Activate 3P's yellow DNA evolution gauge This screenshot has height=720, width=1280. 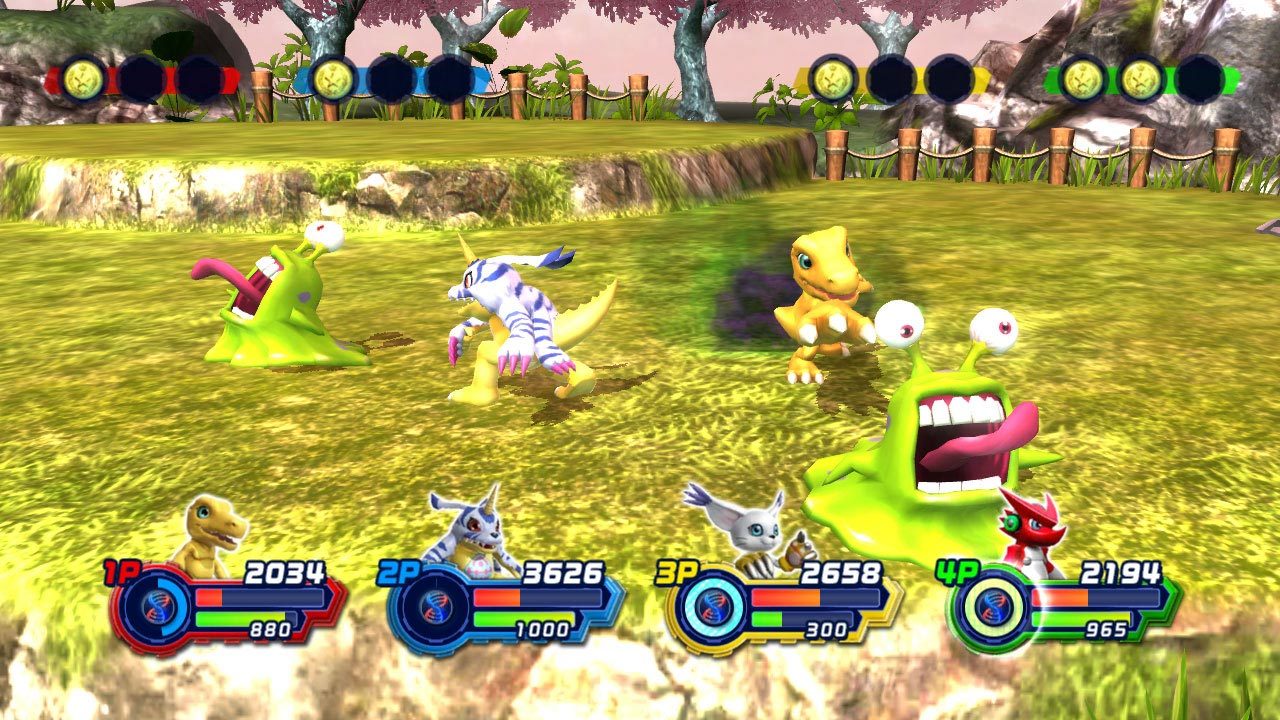pos(710,607)
